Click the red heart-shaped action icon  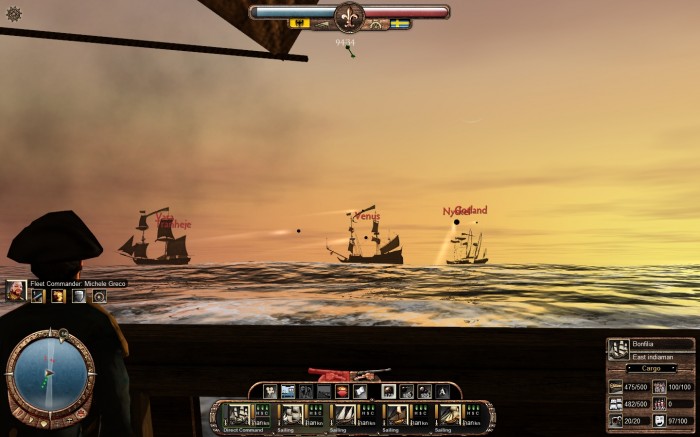(342, 391)
